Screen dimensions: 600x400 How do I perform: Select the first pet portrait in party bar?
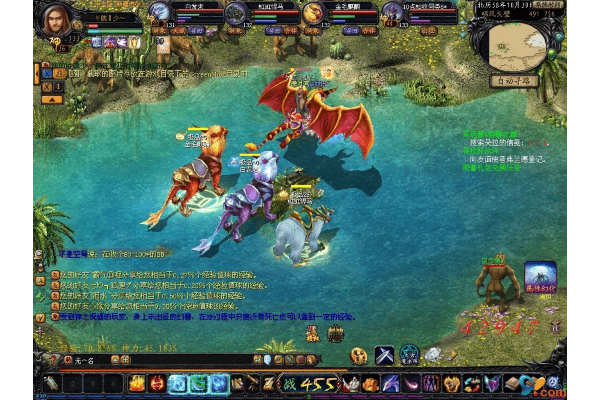tap(160, 13)
